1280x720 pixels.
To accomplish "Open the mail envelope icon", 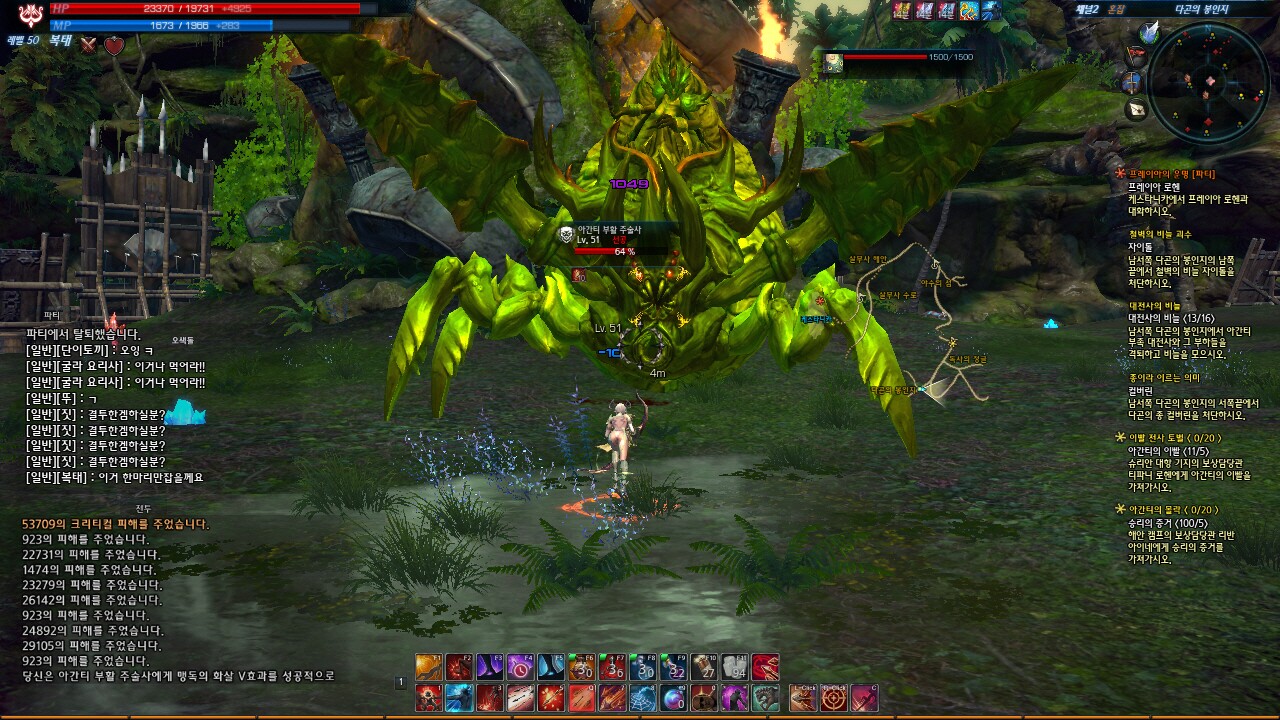I will pos(1136,109).
